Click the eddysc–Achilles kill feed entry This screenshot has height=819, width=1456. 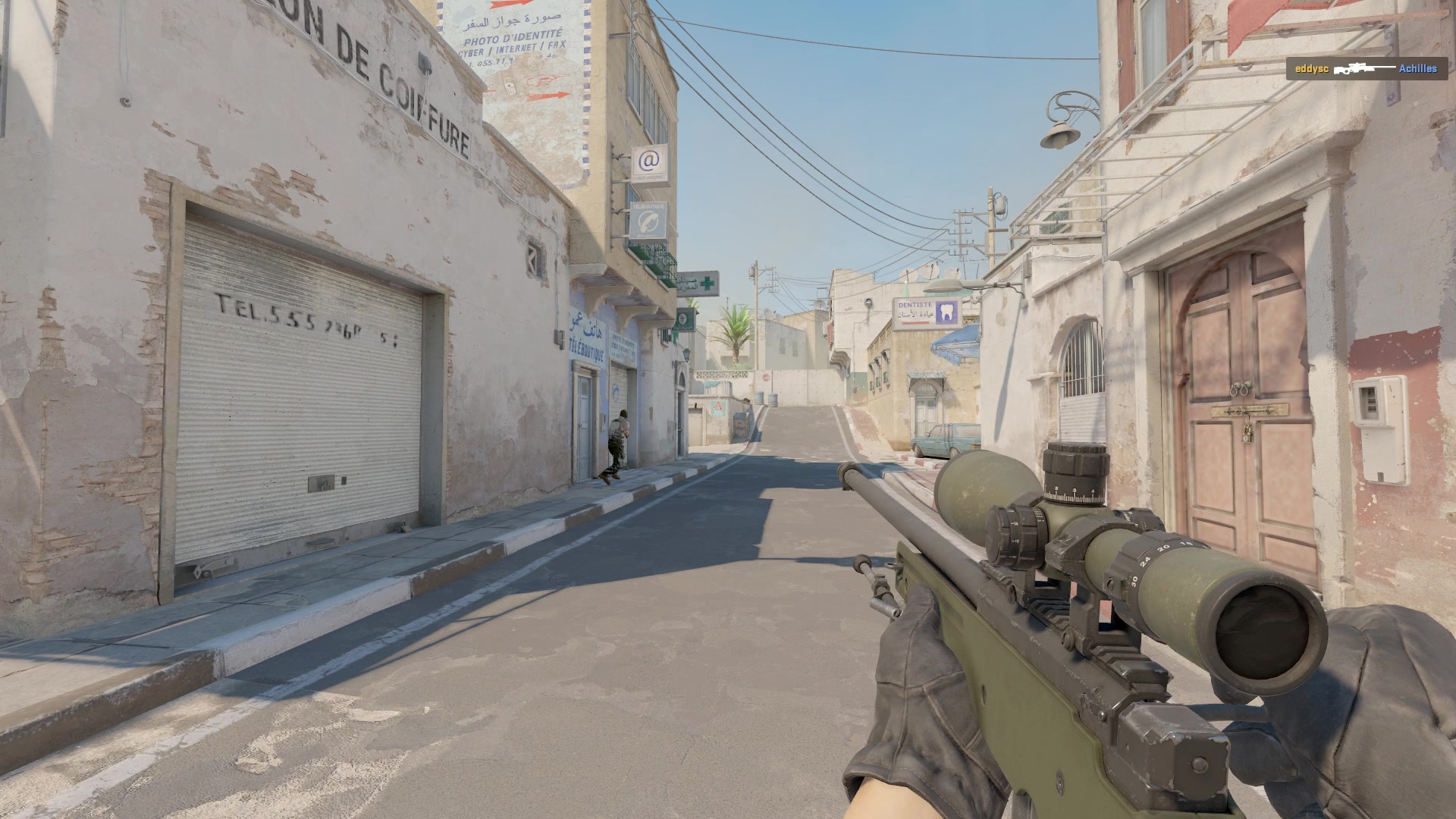click(1365, 69)
